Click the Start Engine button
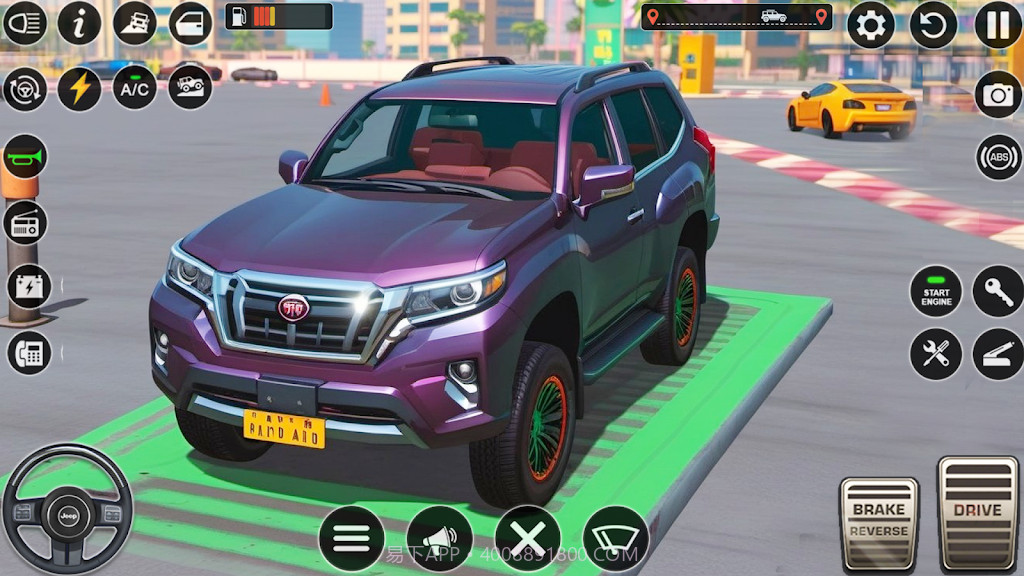 936,291
